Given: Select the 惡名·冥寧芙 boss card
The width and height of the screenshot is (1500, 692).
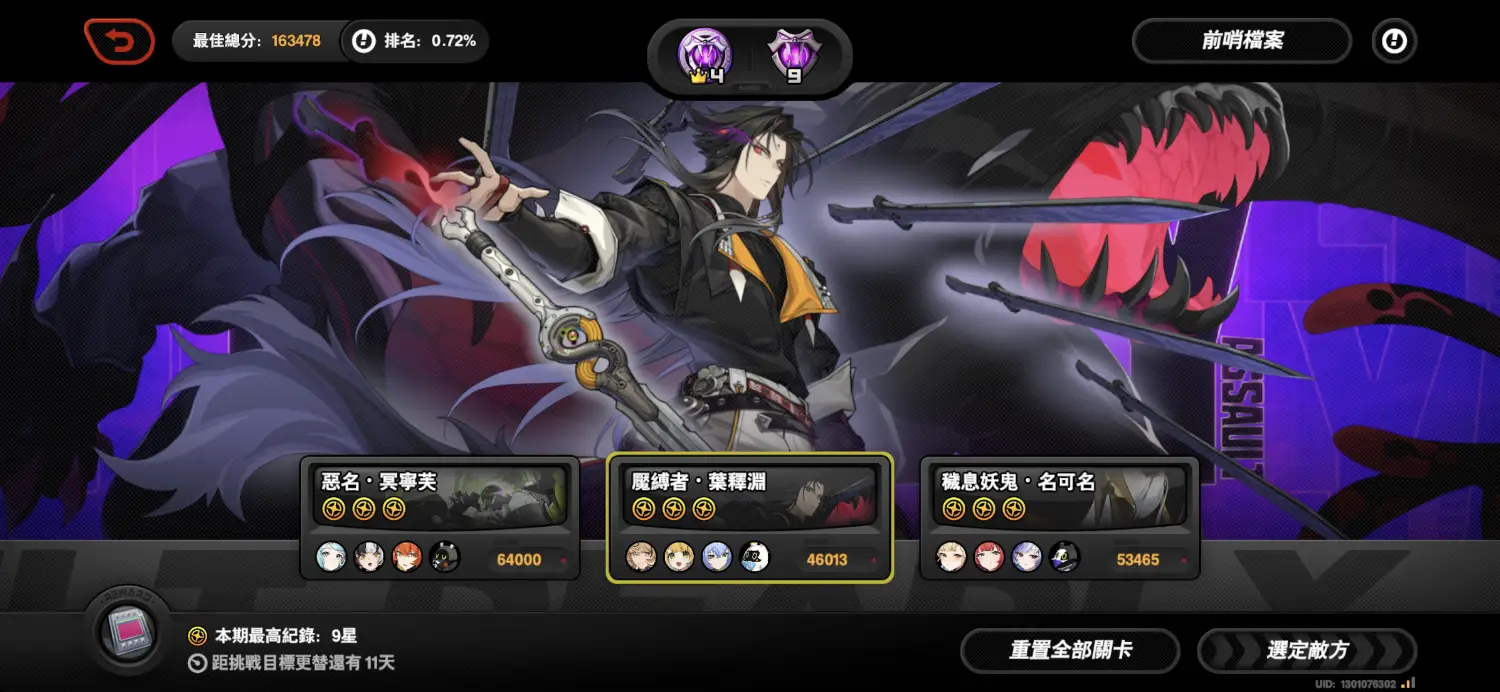Looking at the screenshot, I should 440,517.
